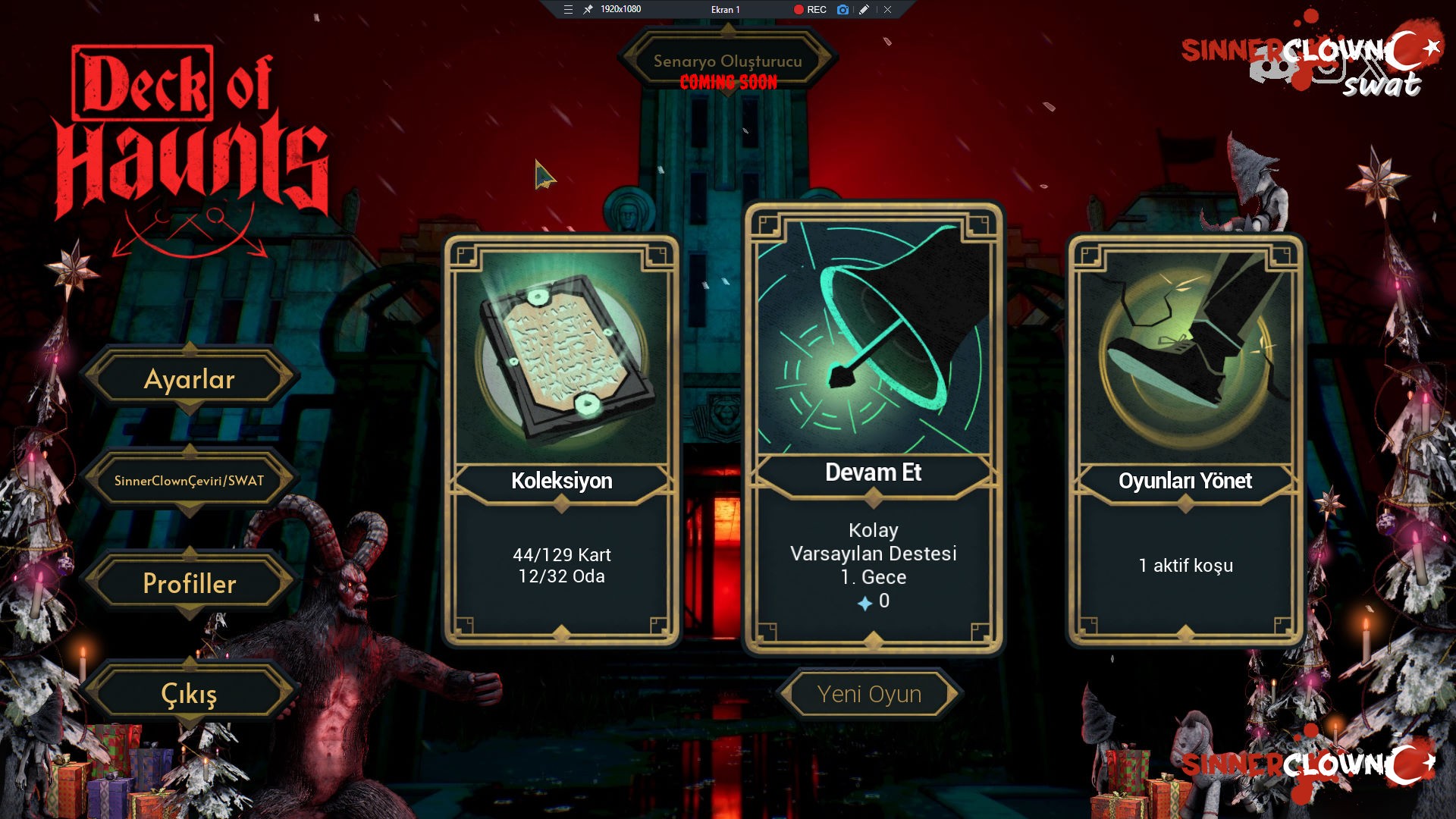Open the Ayarlar settings menu

pyautogui.click(x=190, y=379)
